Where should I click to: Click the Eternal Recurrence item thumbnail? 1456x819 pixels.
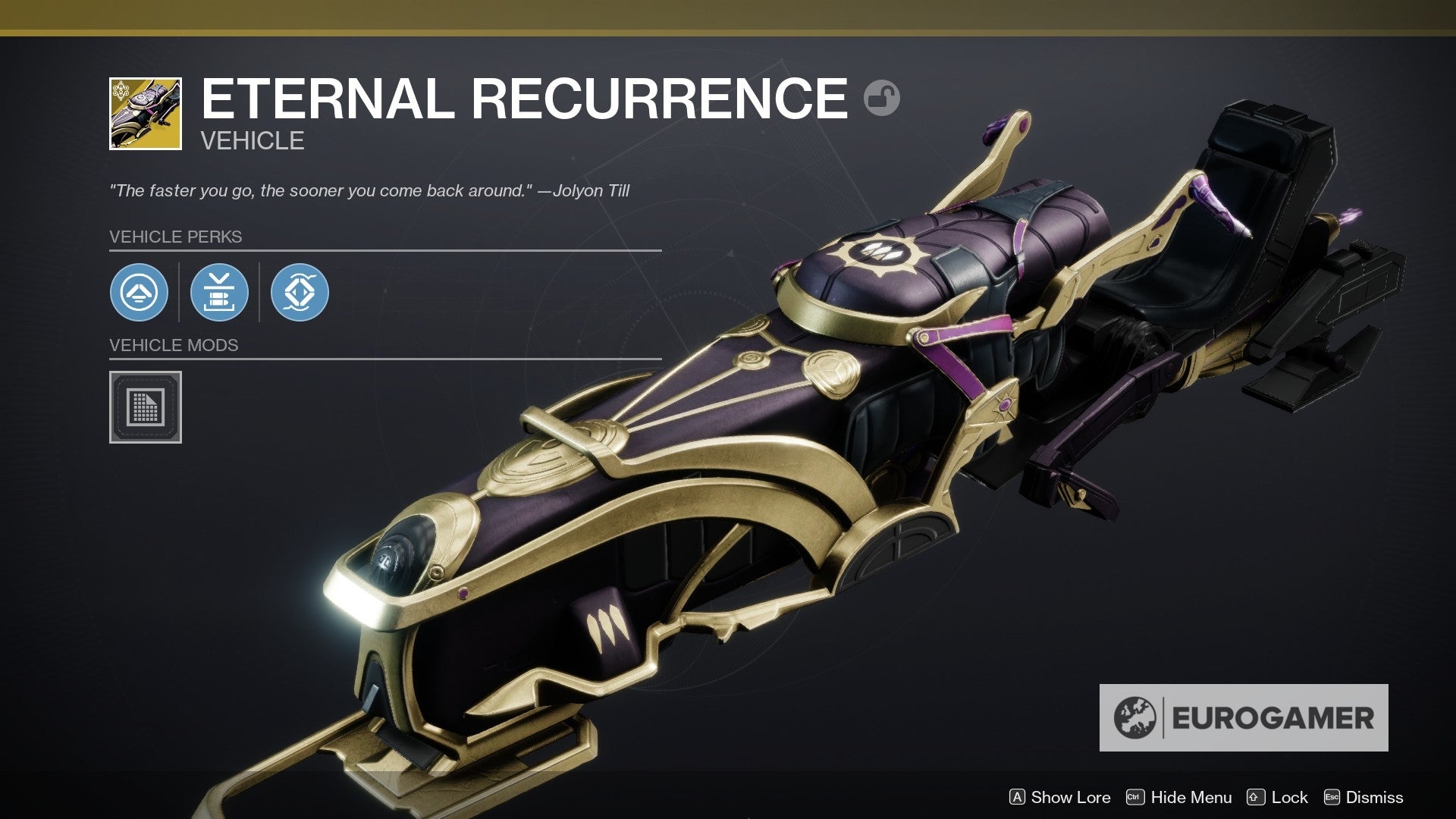pyautogui.click(x=145, y=113)
